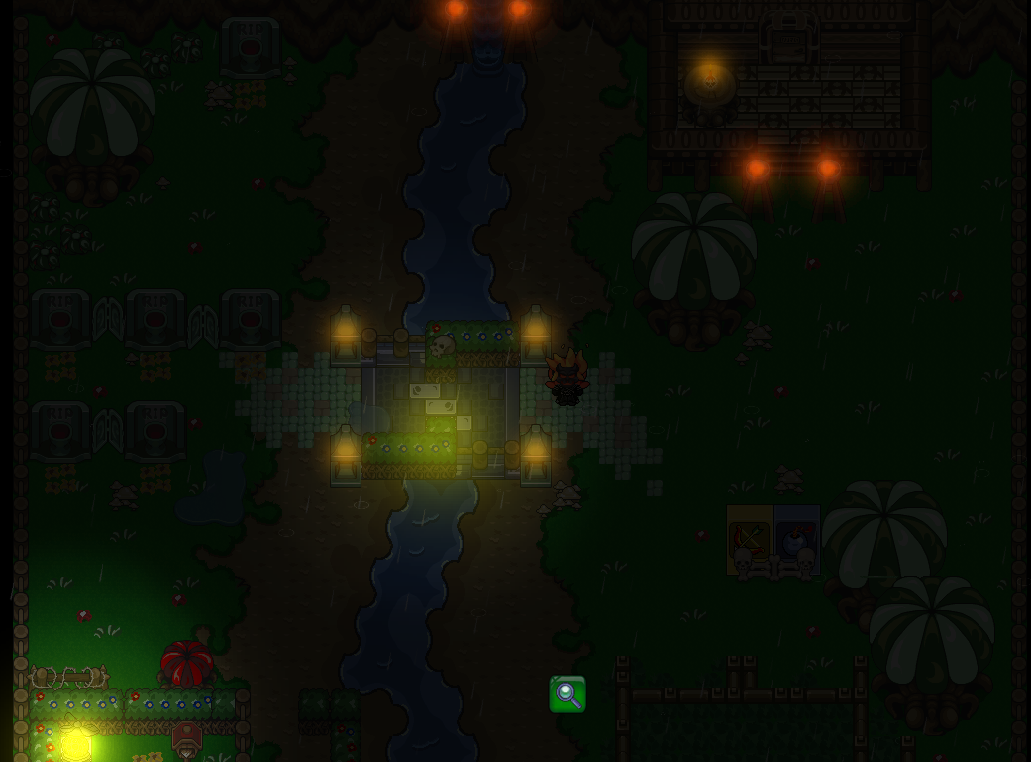This screenshot has width=1031, height=762.
Task: Click the green magnifying glass button
Action: [x=567, y=694]
